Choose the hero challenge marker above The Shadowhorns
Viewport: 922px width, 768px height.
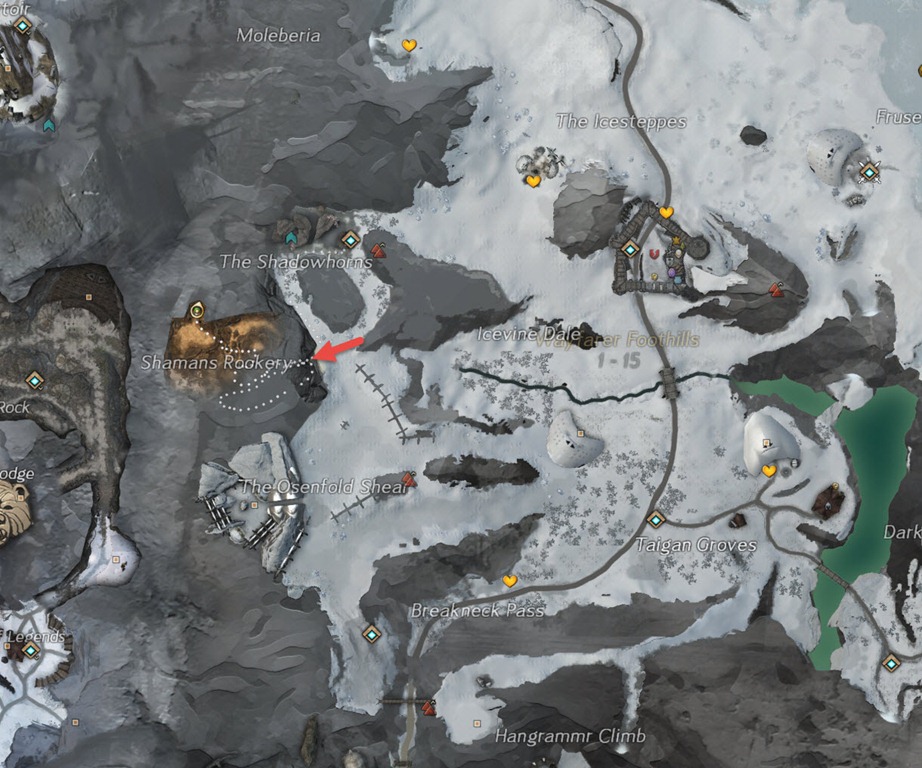291,238
